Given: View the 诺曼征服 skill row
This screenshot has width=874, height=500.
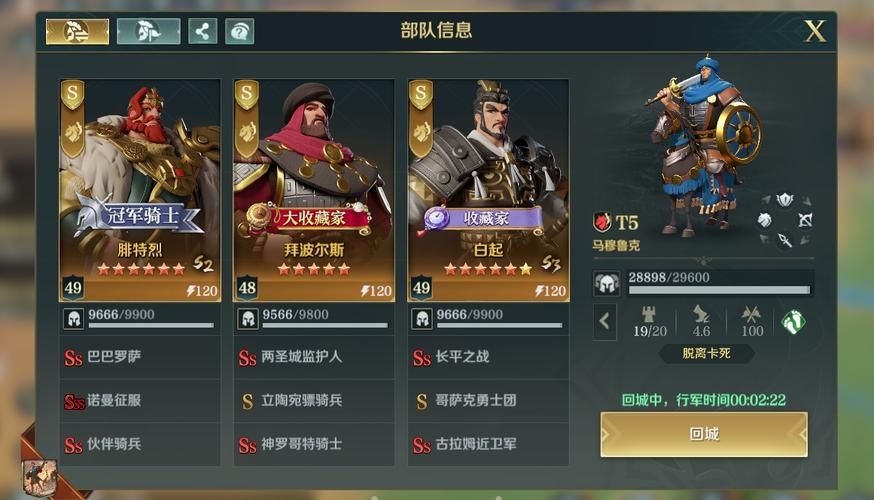Looking at the screenshot, I should (140, 401).
